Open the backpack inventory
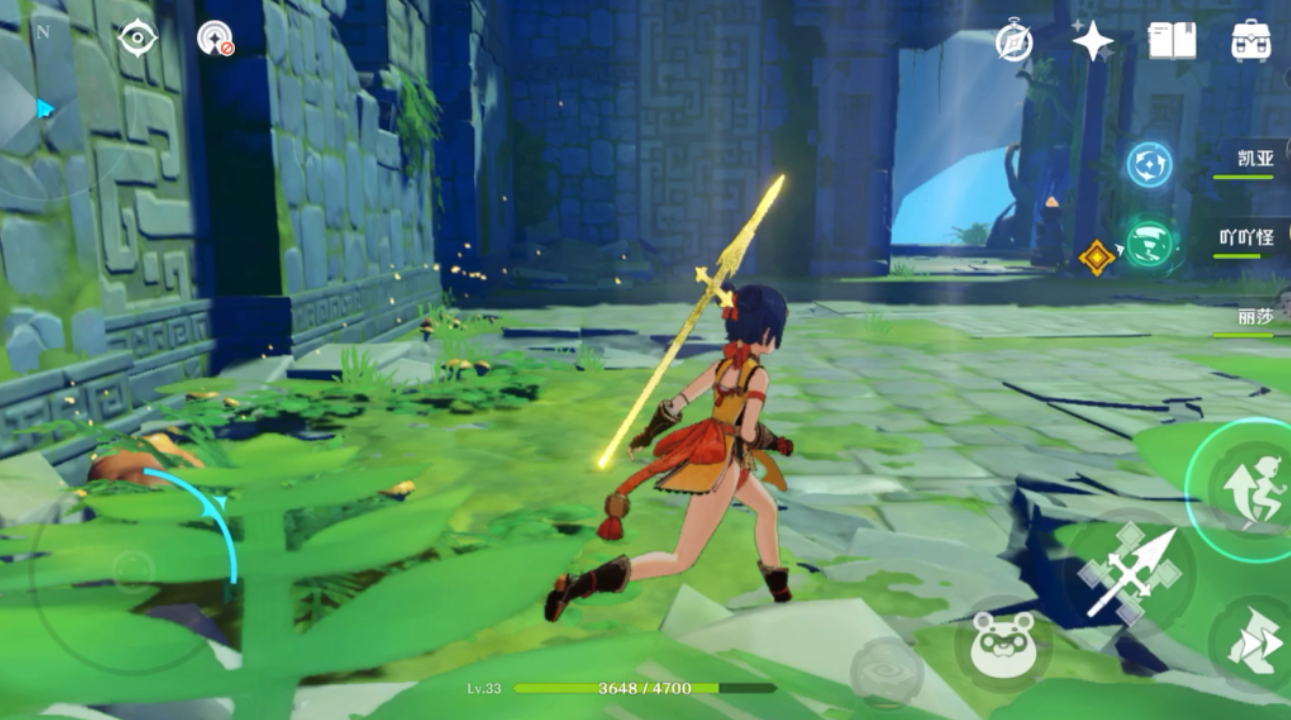Image resolution: width=1291 pixels, height=720 pixels. click(1251, 41)
